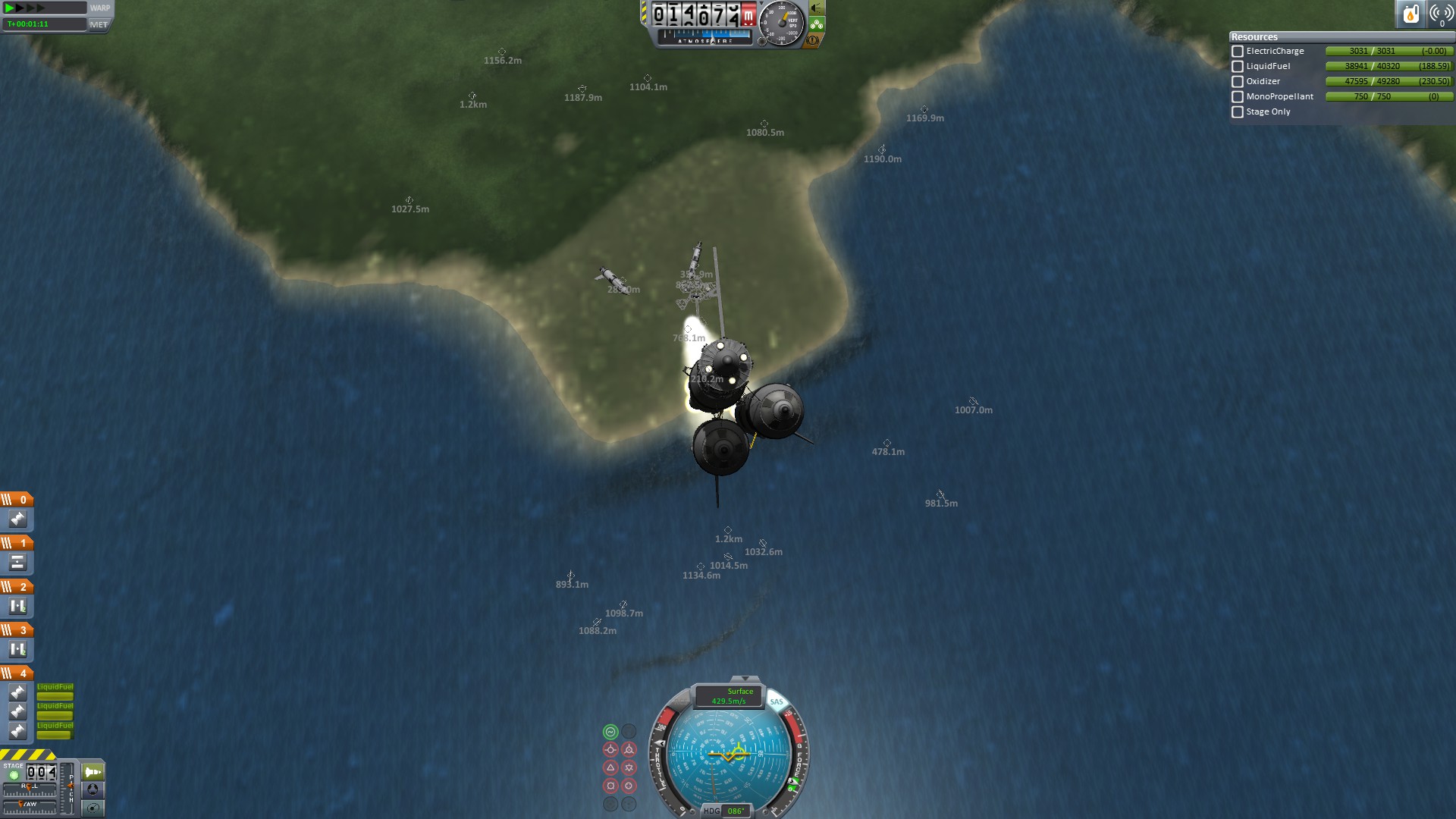This screenshot has height=819, width=1456.
Task: Cycle the Surface speed display mode
Action: (729, 696)
